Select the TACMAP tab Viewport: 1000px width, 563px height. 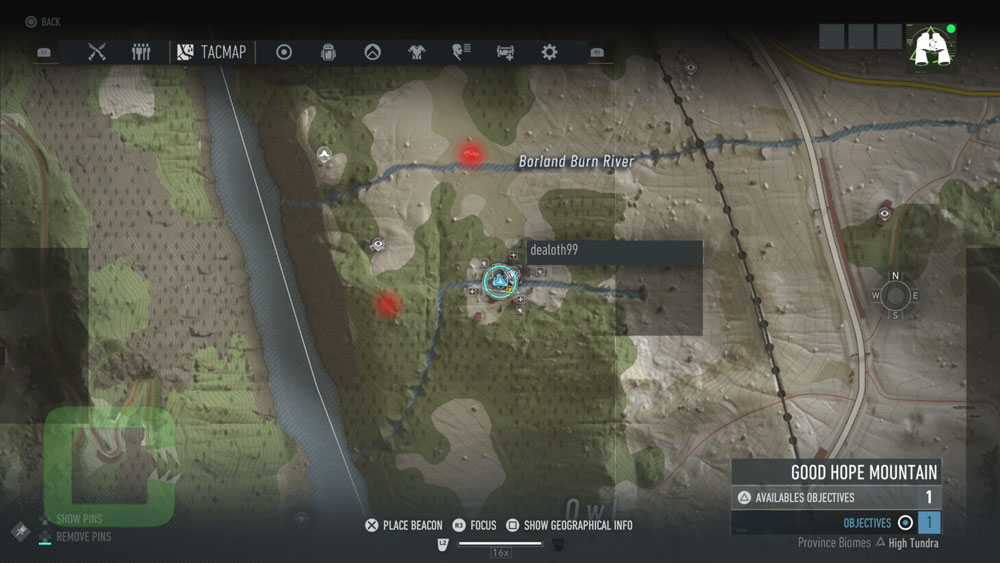(x=212, y=52)
